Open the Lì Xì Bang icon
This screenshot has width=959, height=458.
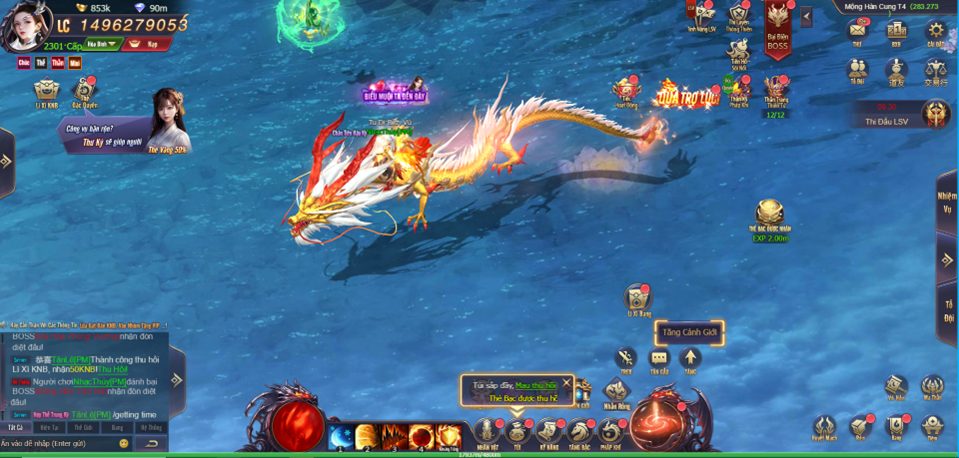click(x=637, y=299)
